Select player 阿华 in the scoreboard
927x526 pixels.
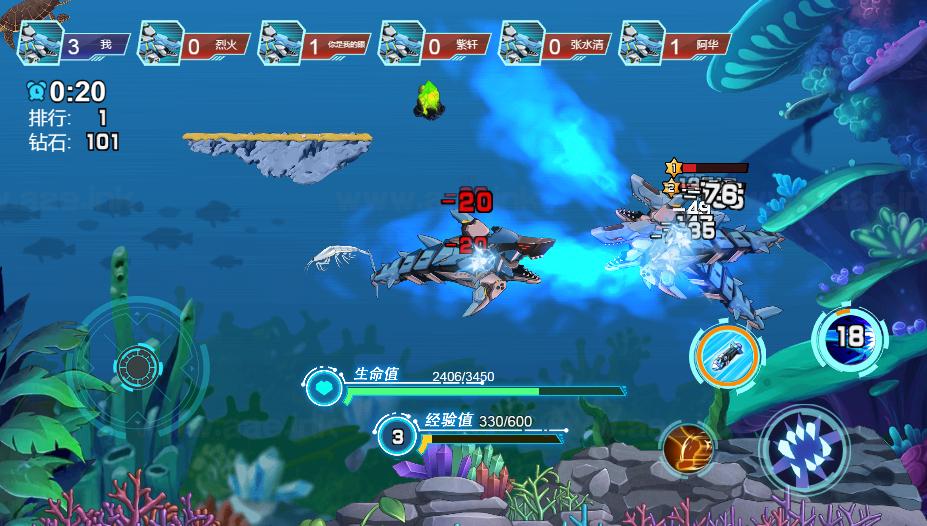pos(676,45)
